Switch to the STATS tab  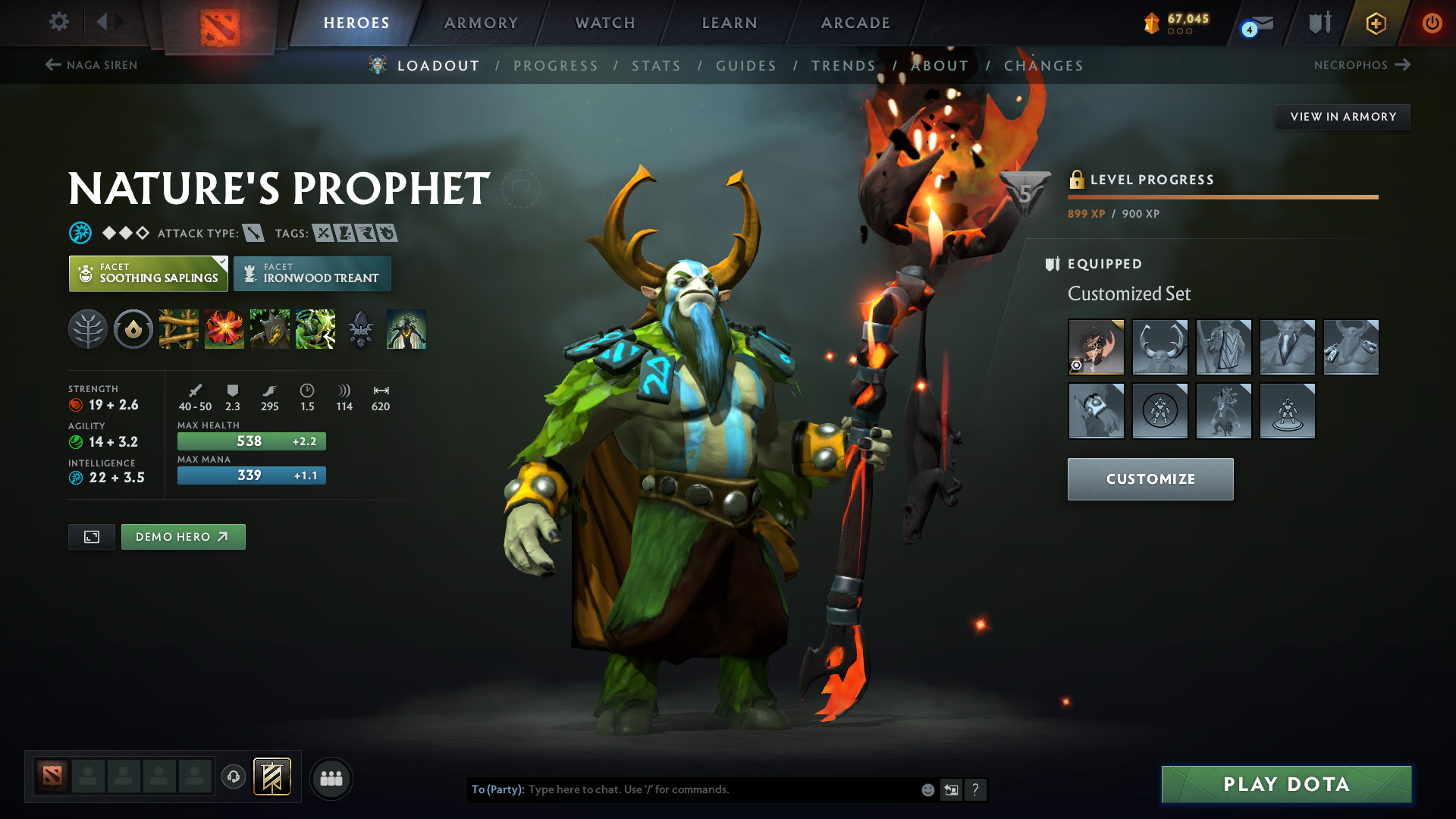[x=657, y=66]
